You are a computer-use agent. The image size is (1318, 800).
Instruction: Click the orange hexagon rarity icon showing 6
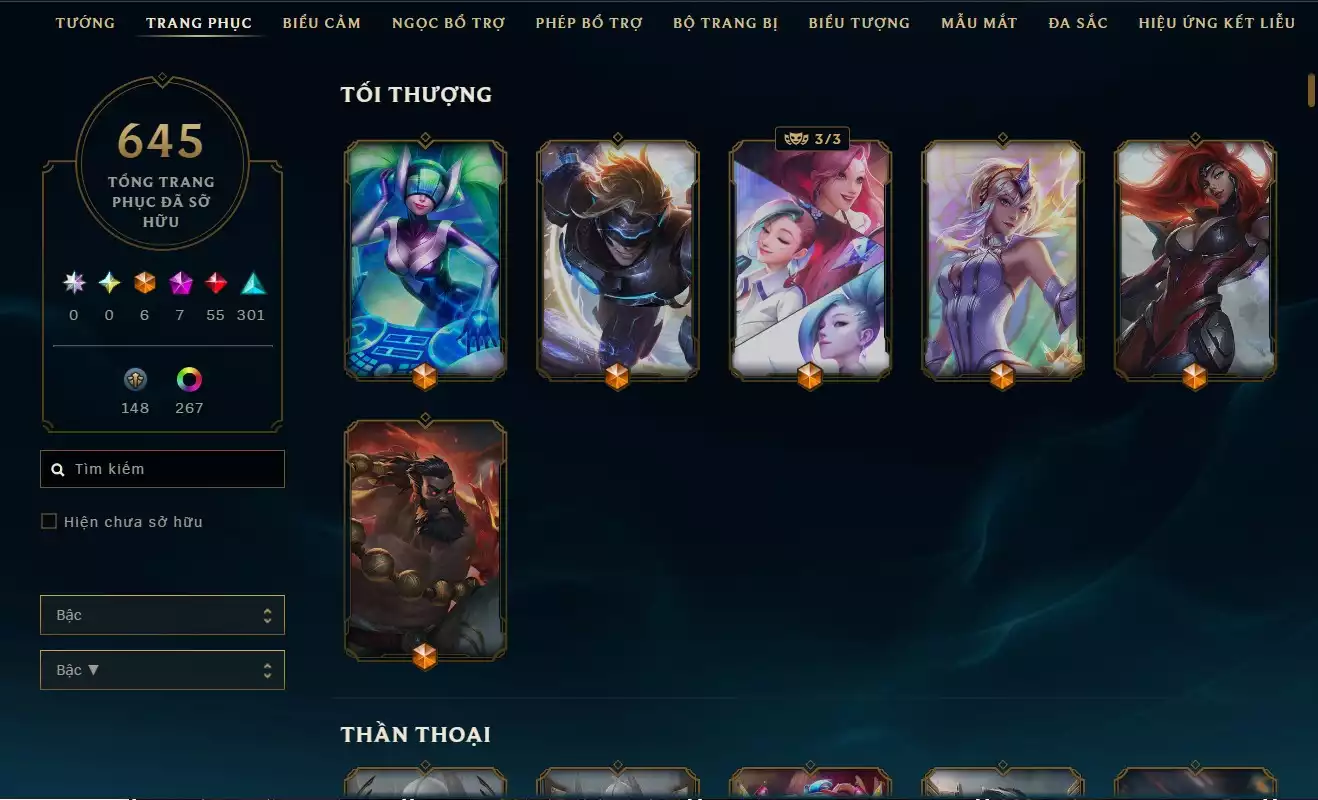pyautogui.click(x=143, y=285)
